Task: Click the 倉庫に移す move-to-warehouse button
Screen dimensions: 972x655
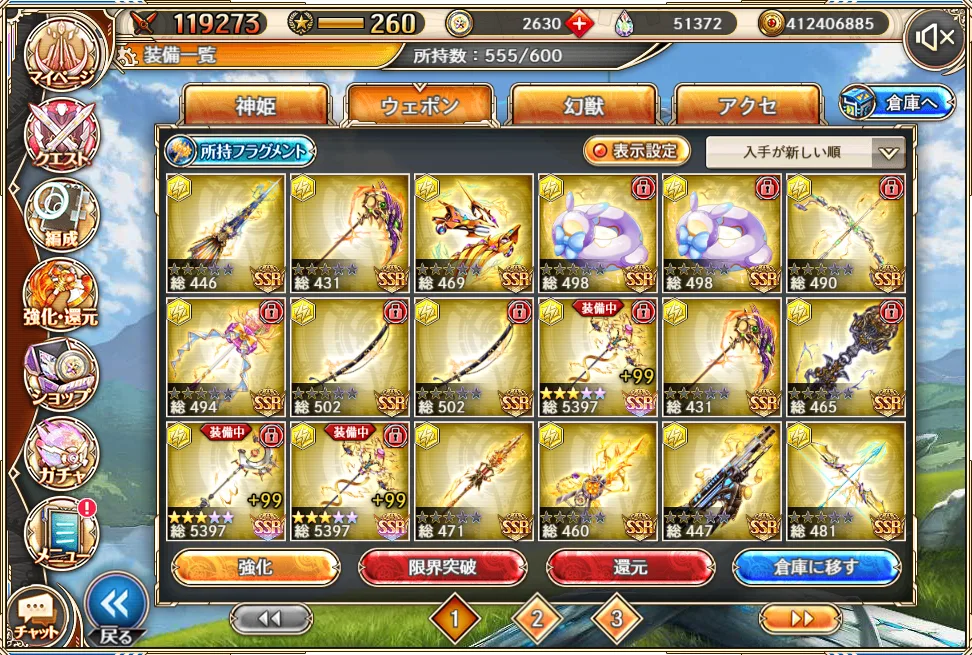Action: 816,568
